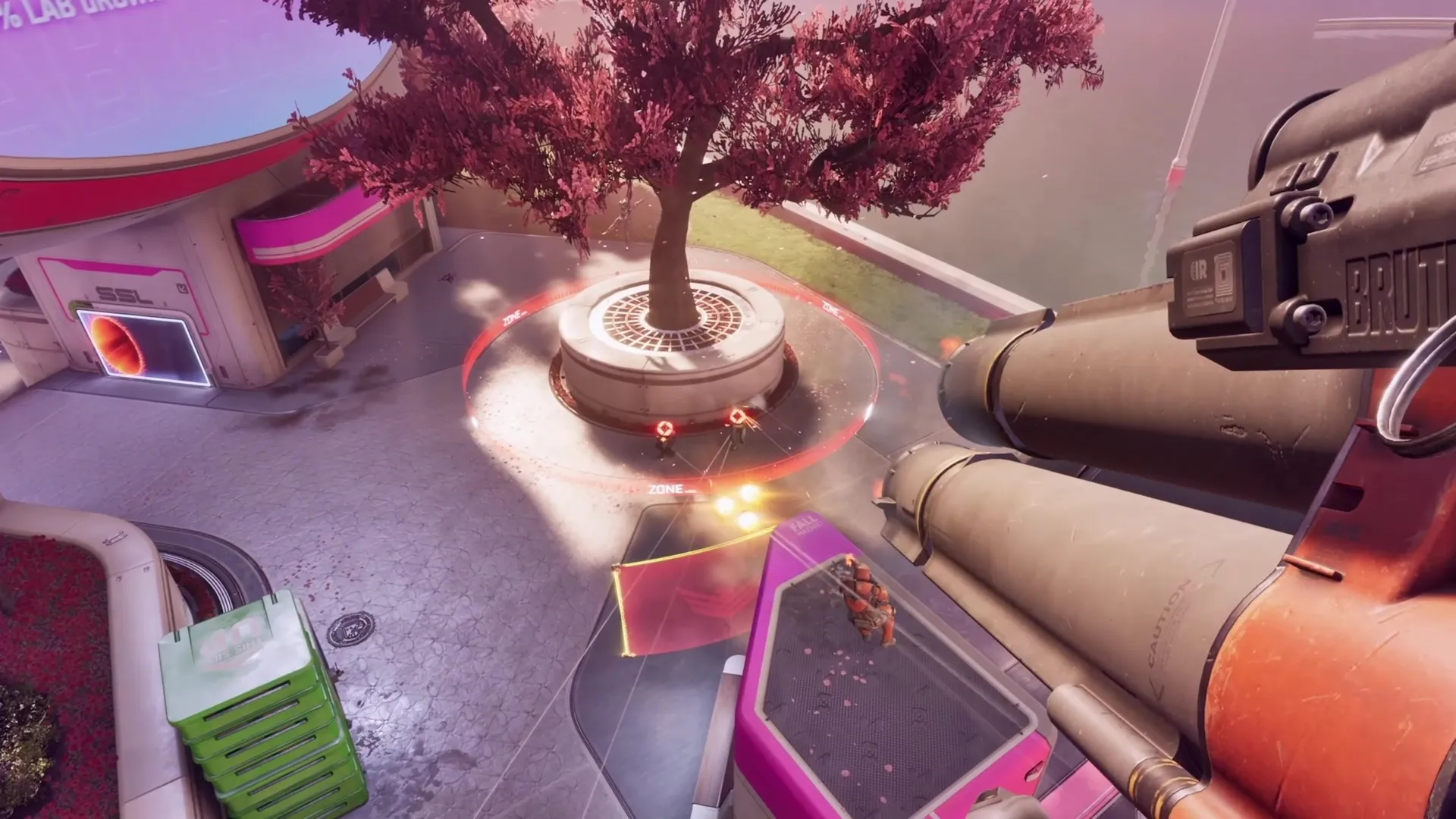Select the right-side enemy diamond marker

point(737,416)
